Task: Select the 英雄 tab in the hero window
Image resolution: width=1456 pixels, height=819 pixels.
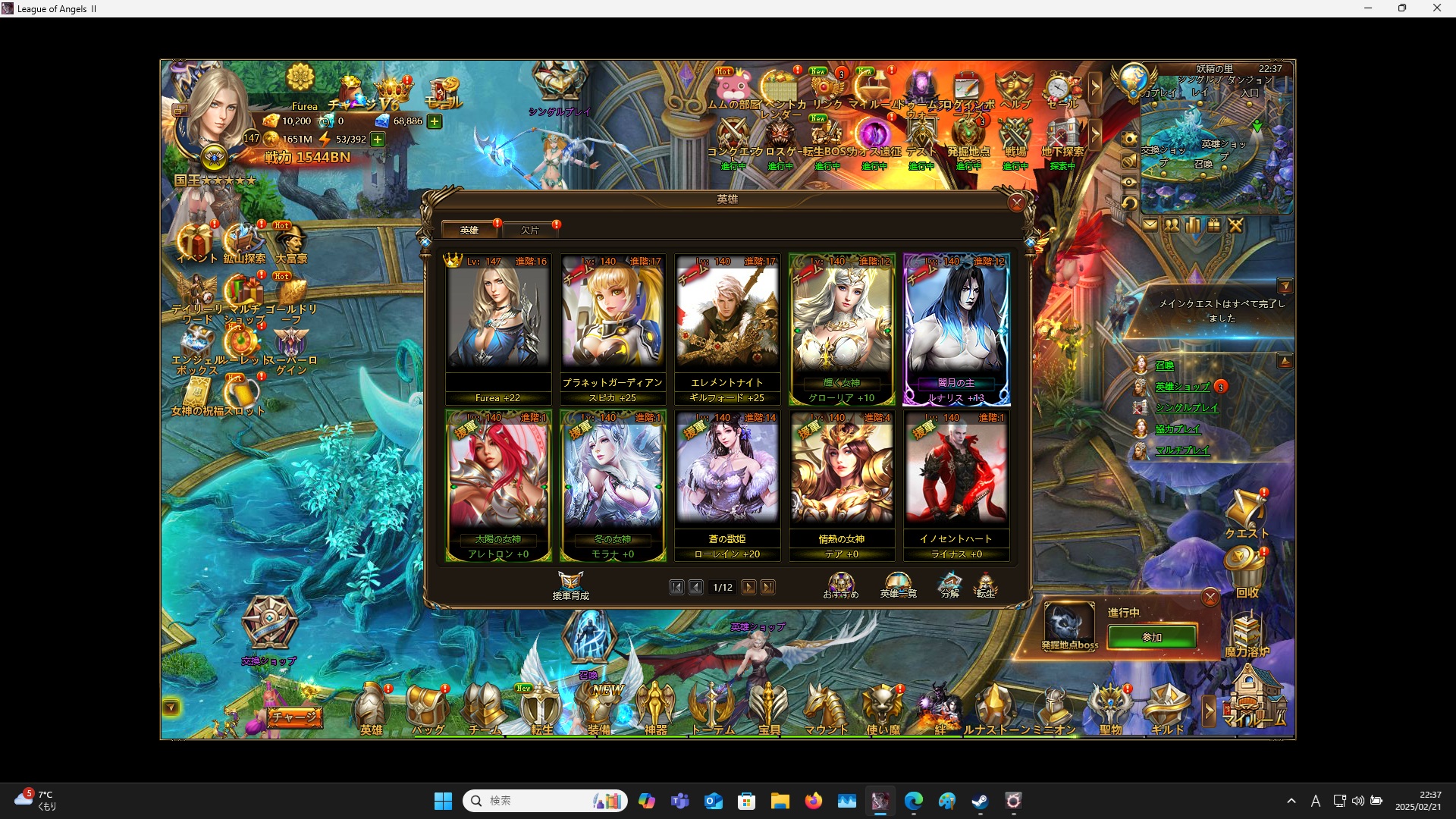Action: (469, 230)
